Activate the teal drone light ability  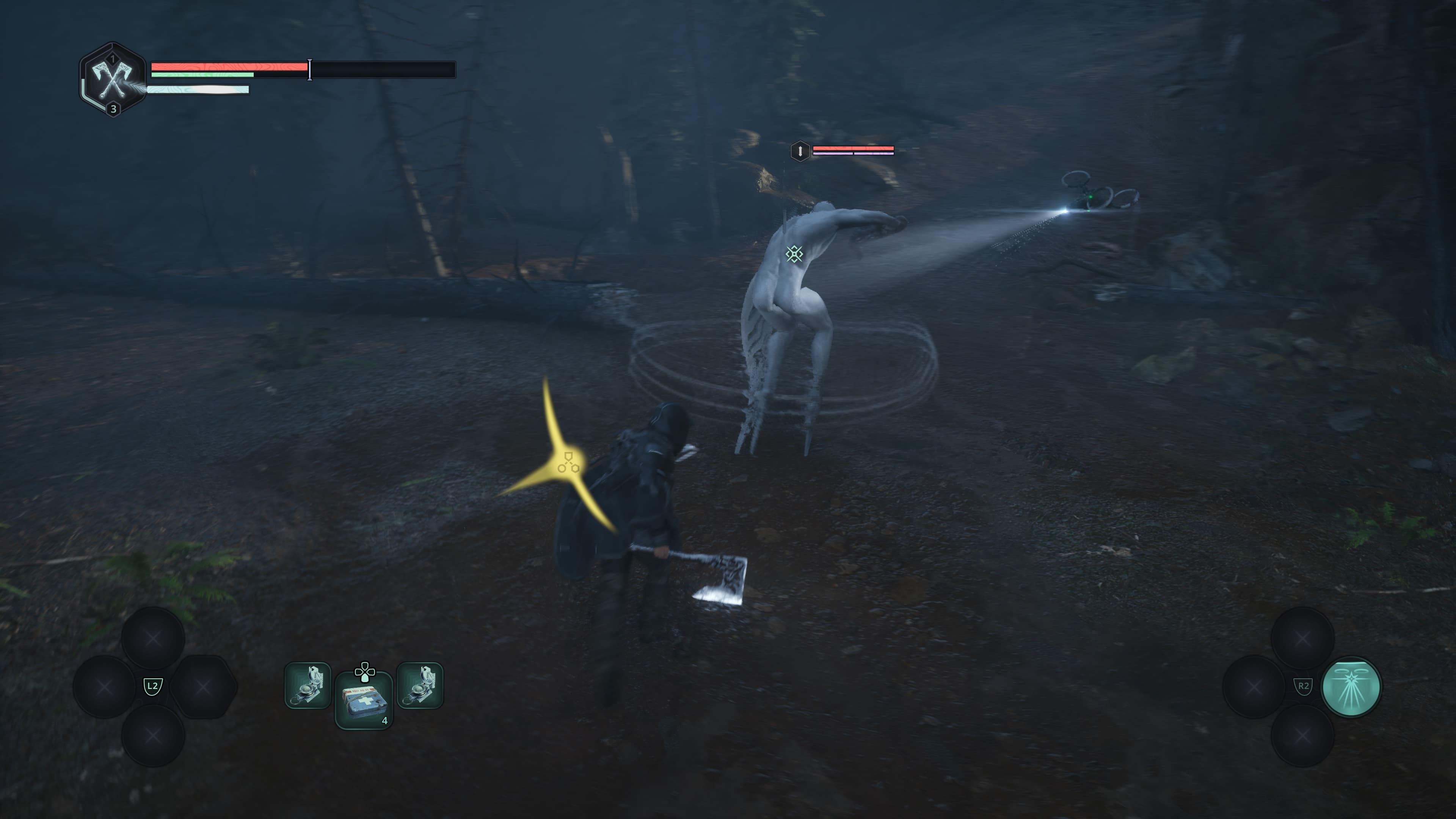tap(1350, 687)
